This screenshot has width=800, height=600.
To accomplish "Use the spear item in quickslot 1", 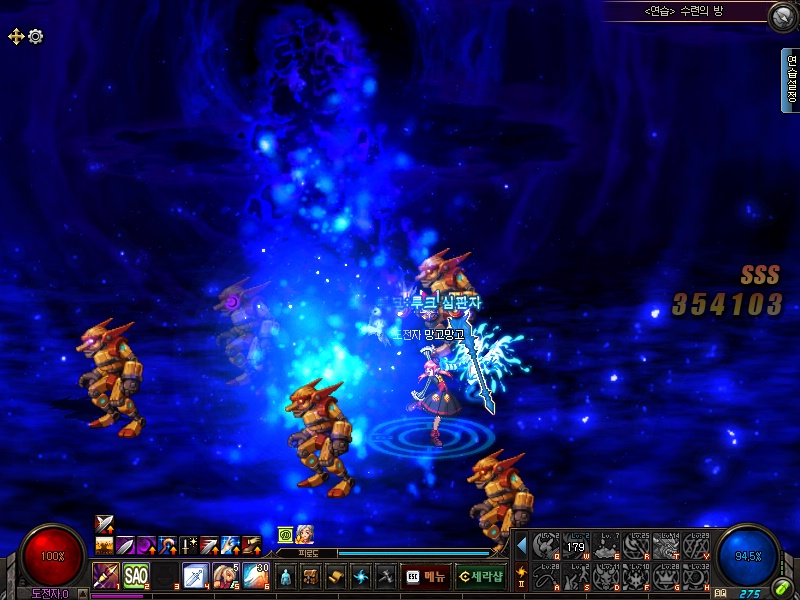I will 106,576.
